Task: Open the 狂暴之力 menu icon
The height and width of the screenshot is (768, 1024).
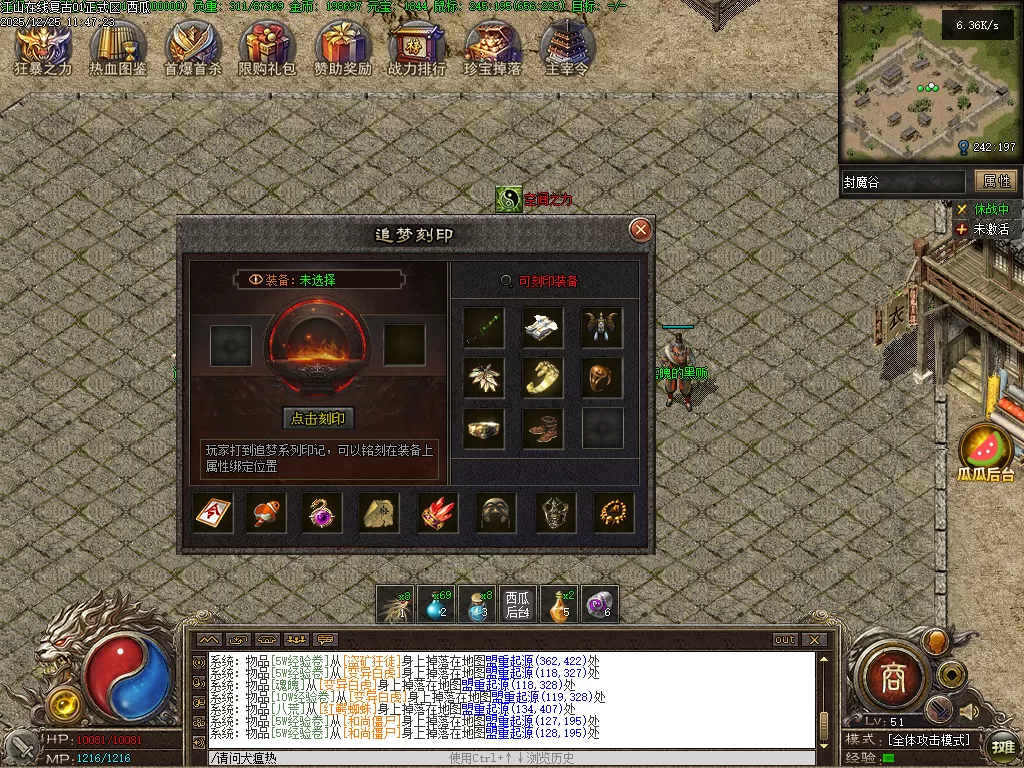Action: pyautogui.click(x=43, y=45)
